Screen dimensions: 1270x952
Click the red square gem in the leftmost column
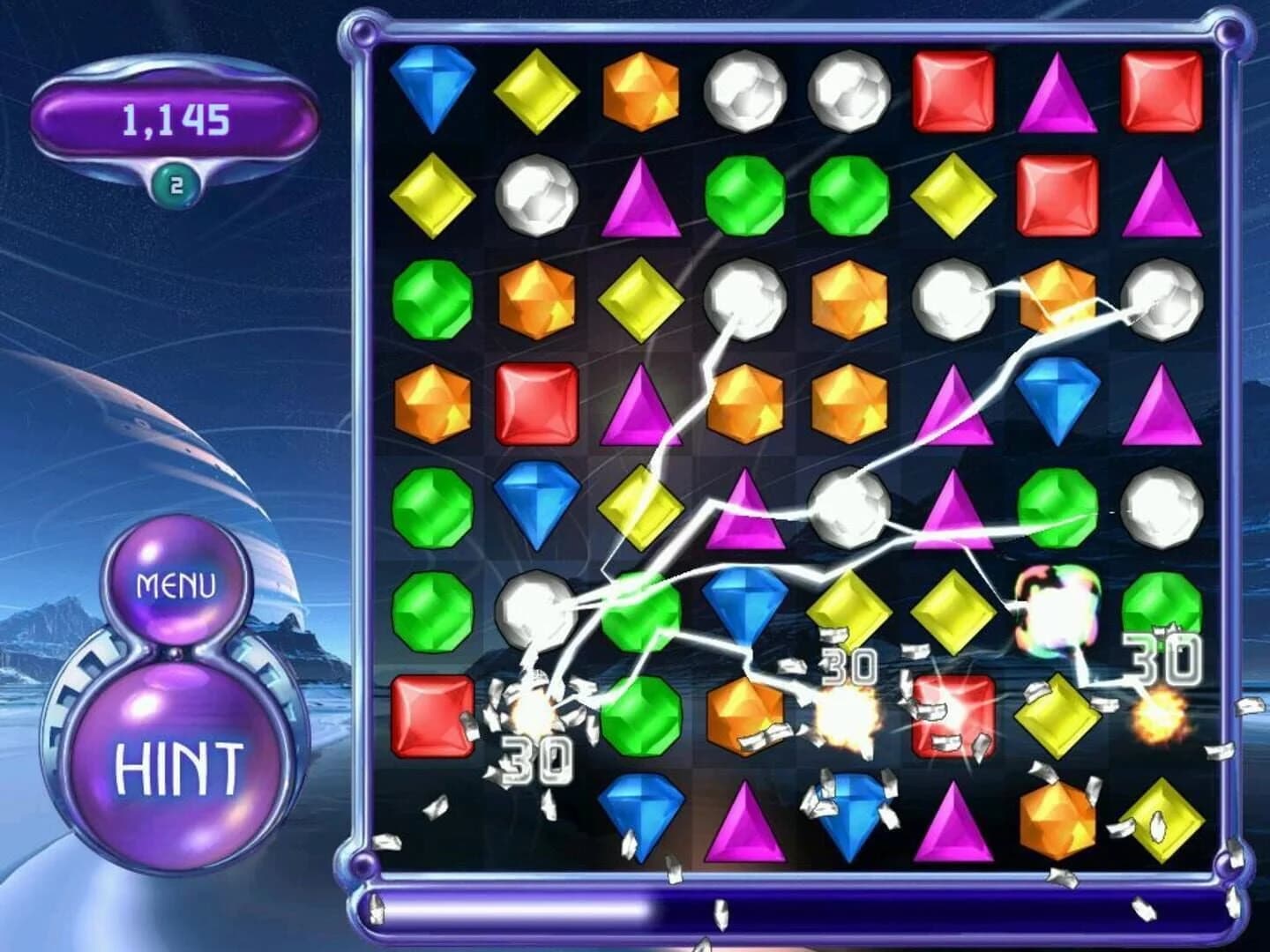coord(432,714)
